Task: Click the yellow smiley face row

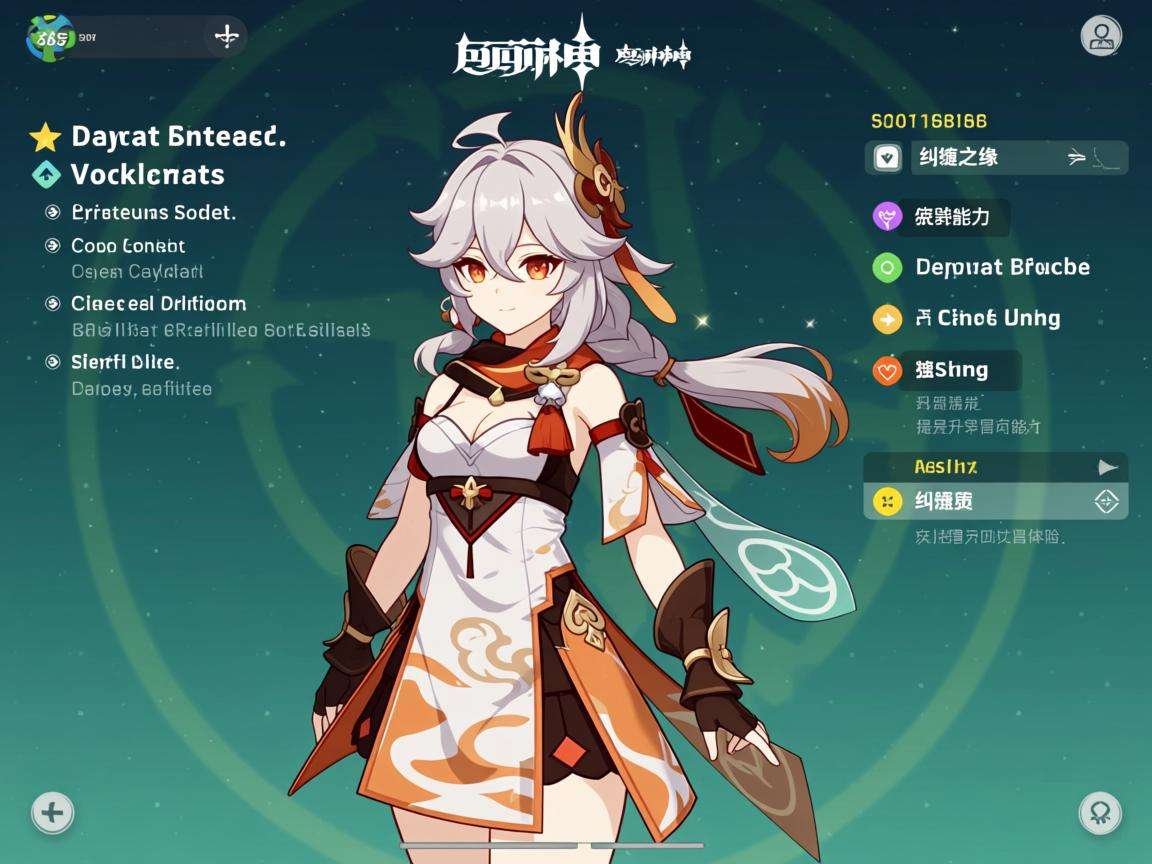Action: click(x=995, y=501)
